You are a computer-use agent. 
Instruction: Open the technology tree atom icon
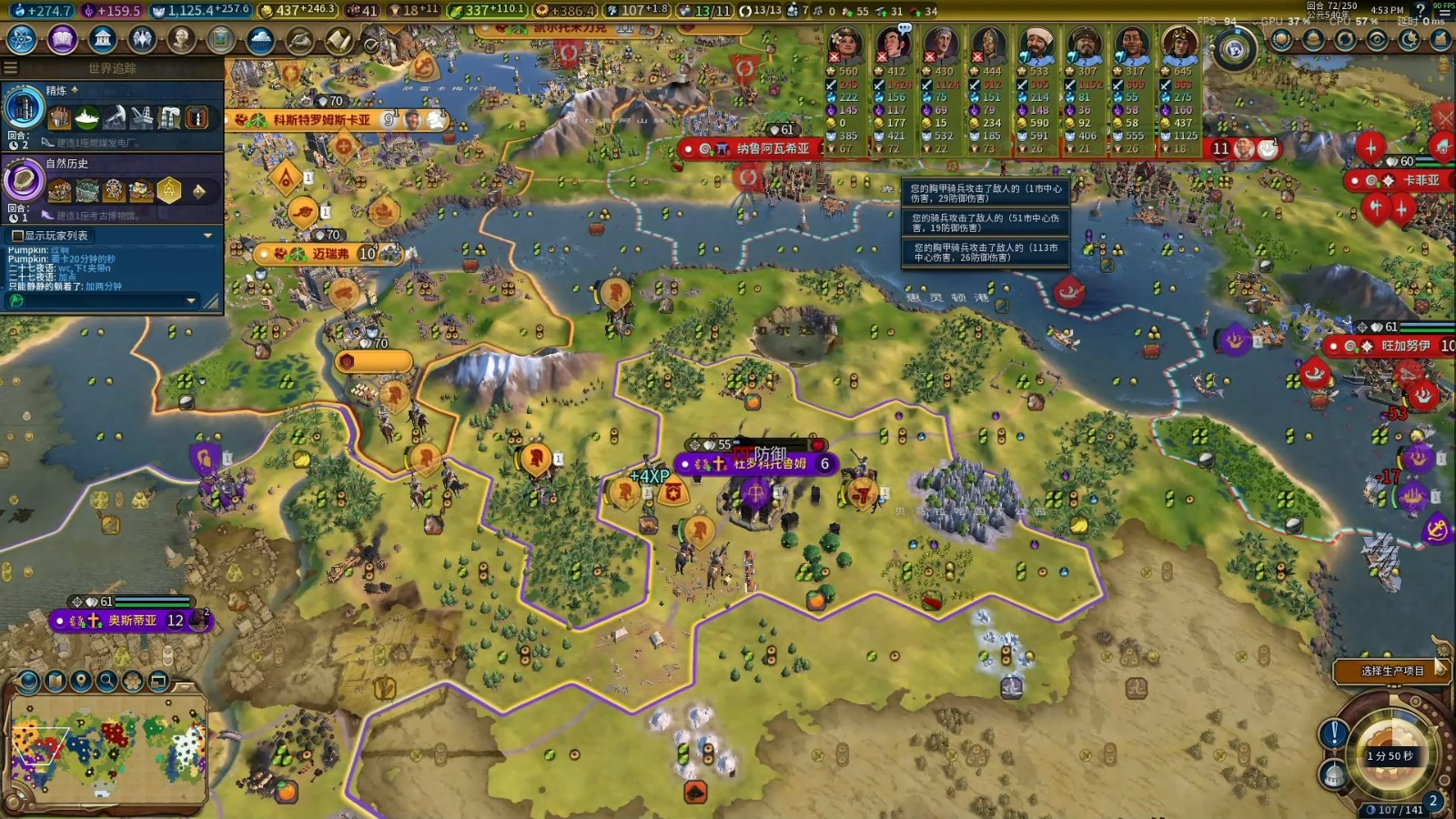click(x=21, y=39)
